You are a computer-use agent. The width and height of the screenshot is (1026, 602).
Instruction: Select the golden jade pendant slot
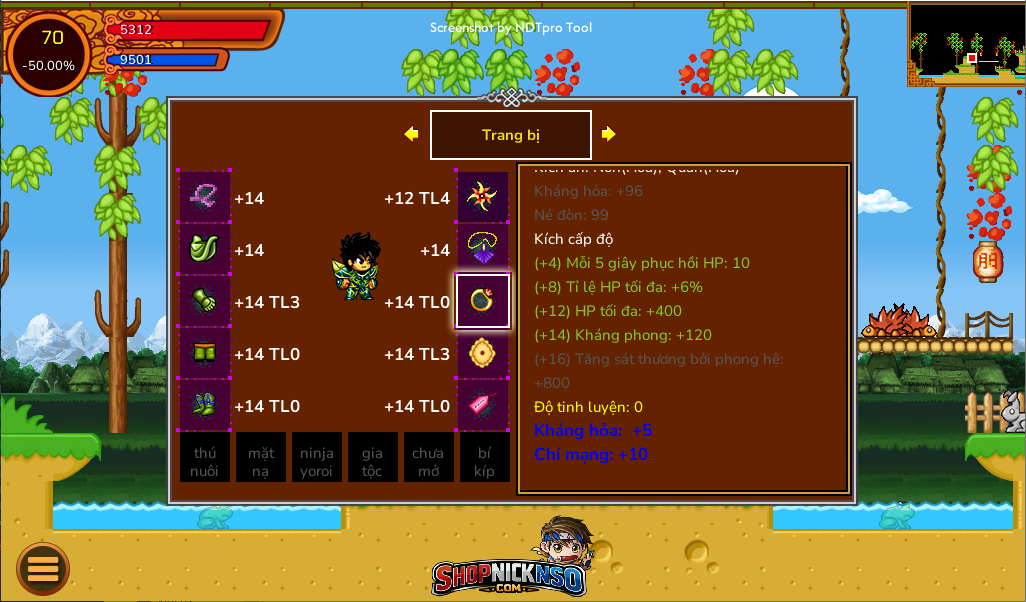click(x=483, y=353)
